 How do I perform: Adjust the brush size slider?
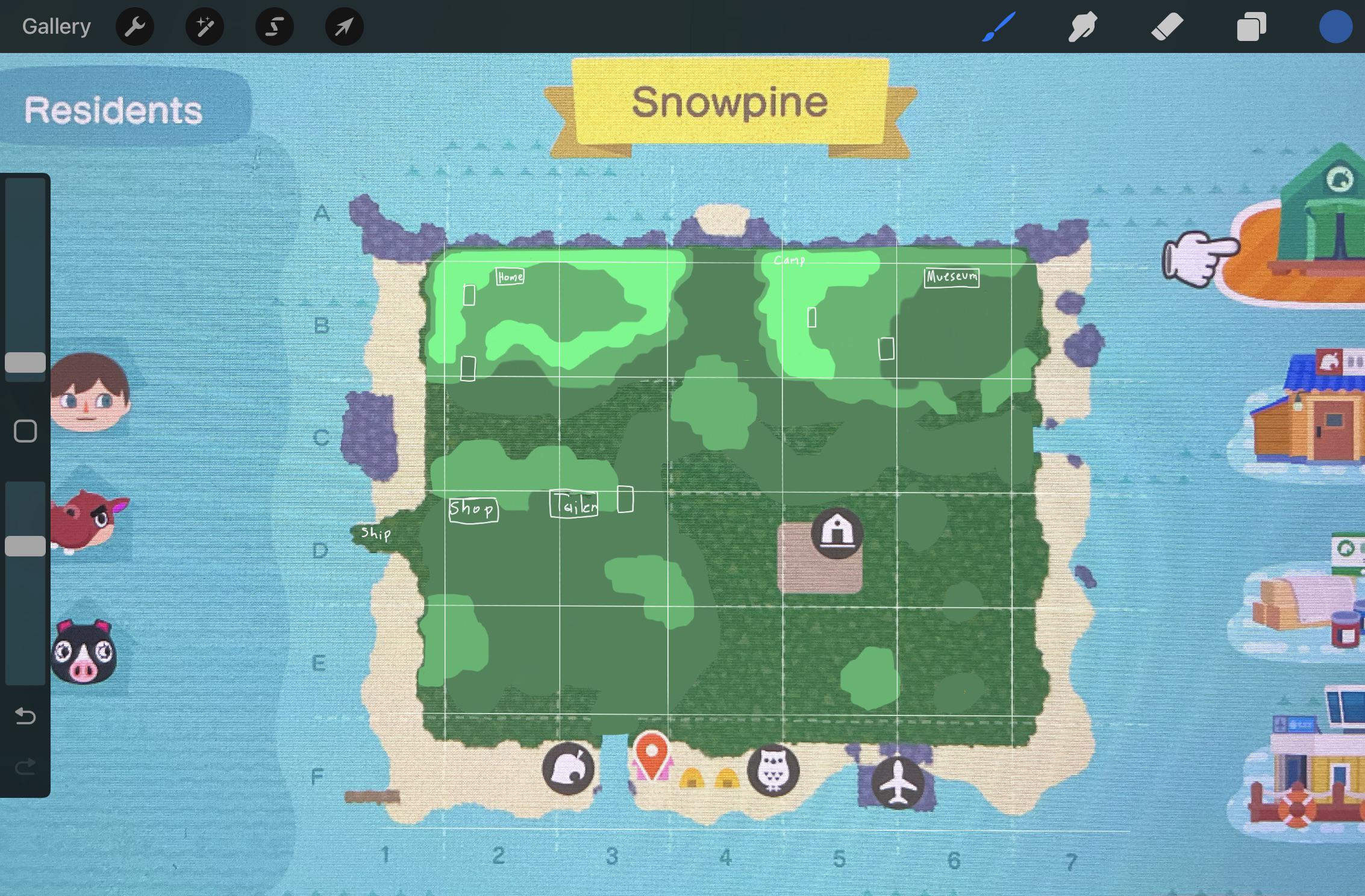point(25,361)
